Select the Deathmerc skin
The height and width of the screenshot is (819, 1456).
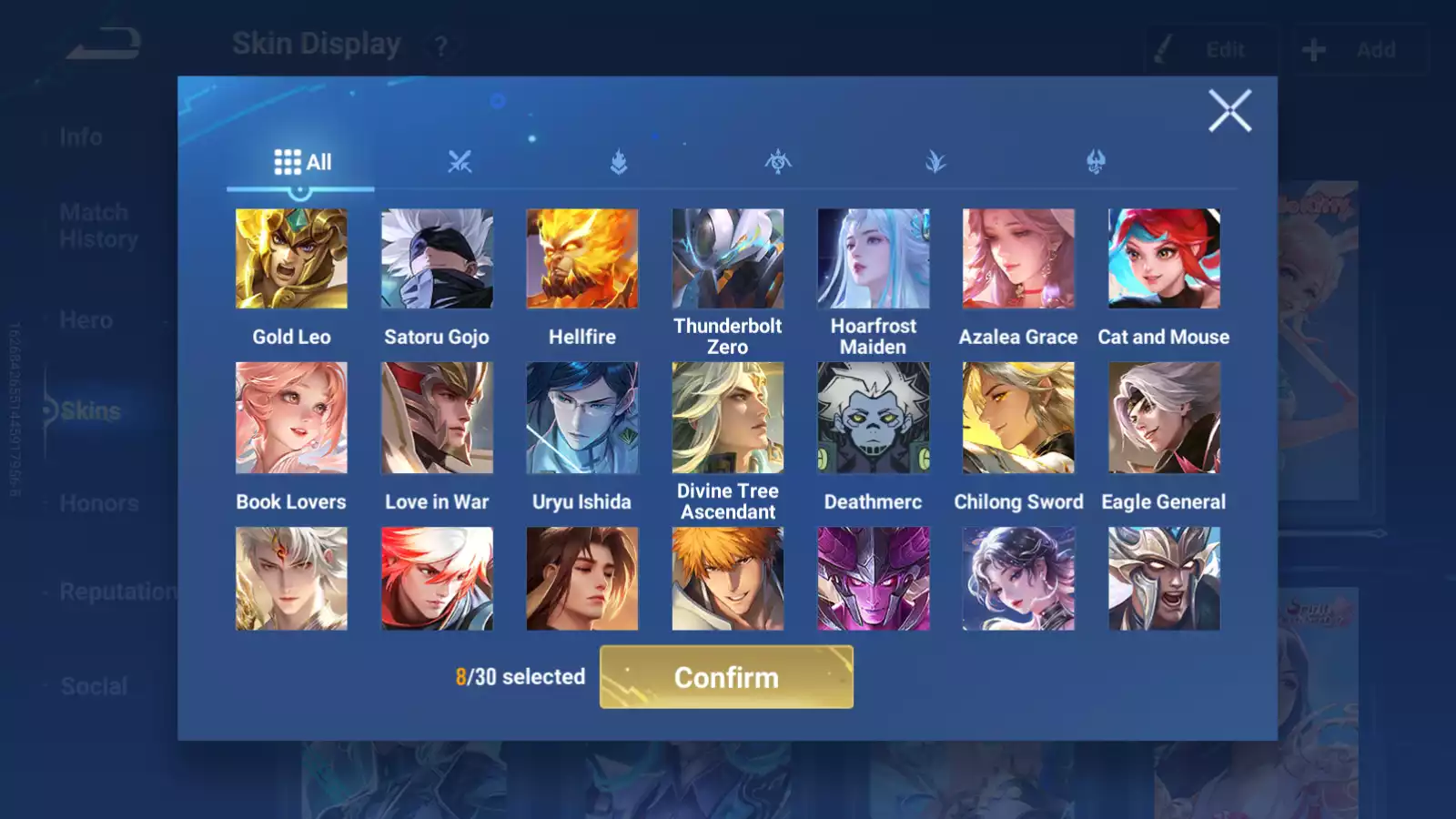point(874,418)
